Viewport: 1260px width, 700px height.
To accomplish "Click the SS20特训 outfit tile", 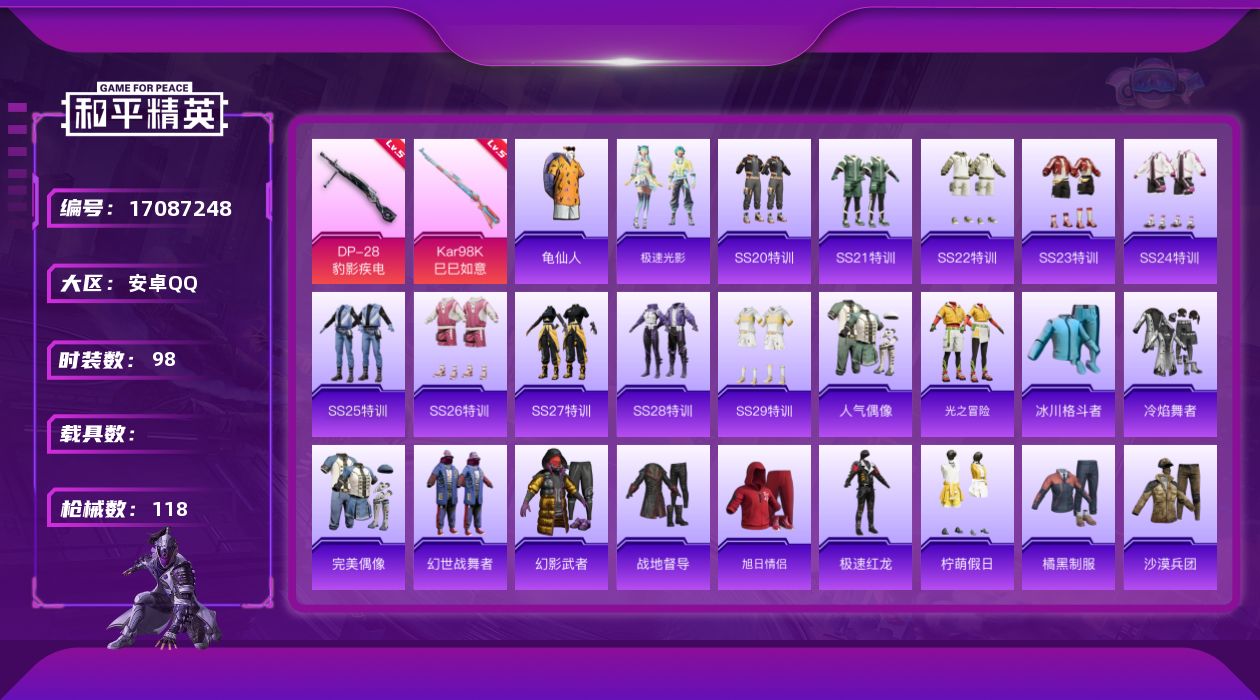I will 764,211.
